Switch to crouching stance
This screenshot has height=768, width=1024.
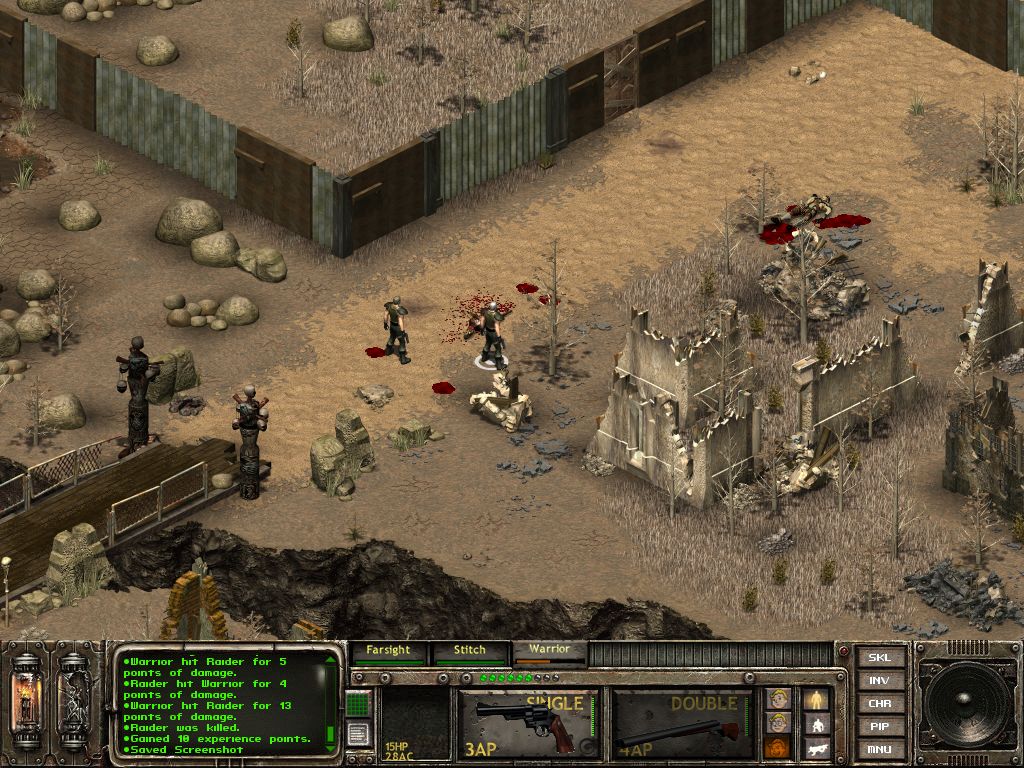[x=817, y=724]
